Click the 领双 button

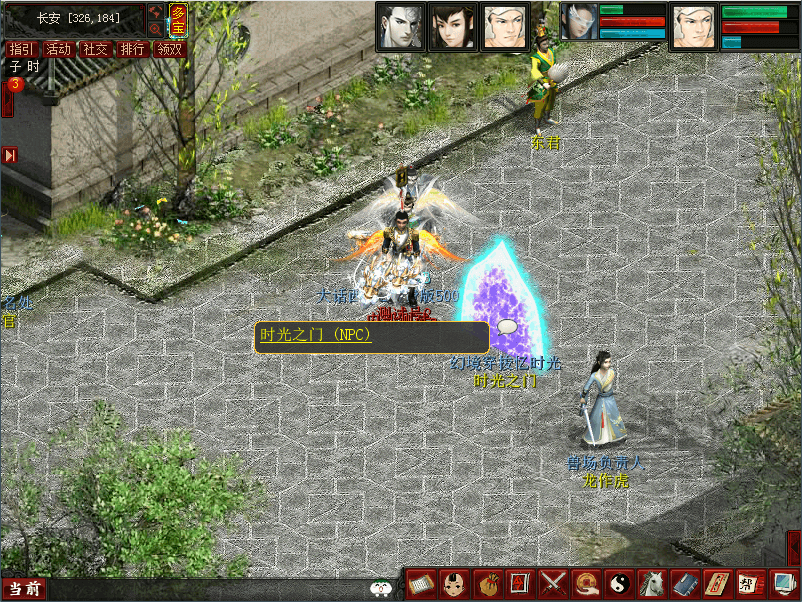tap(169, 49)
